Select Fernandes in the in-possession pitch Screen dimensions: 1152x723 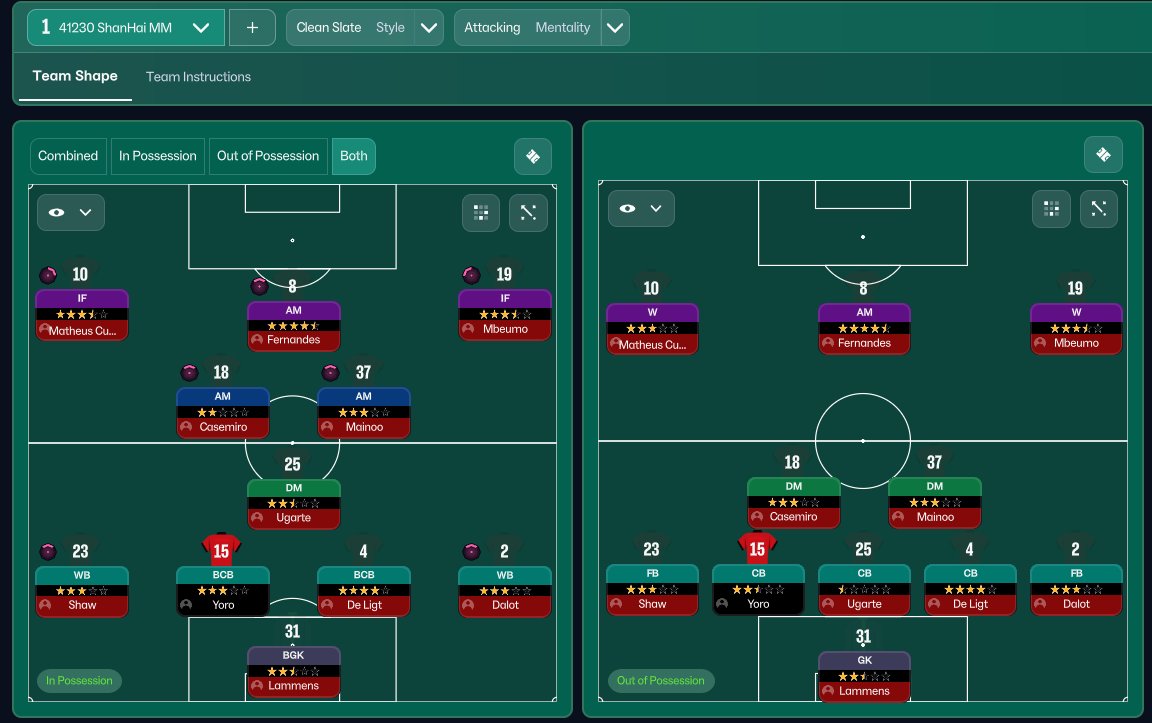coord(294,326)
